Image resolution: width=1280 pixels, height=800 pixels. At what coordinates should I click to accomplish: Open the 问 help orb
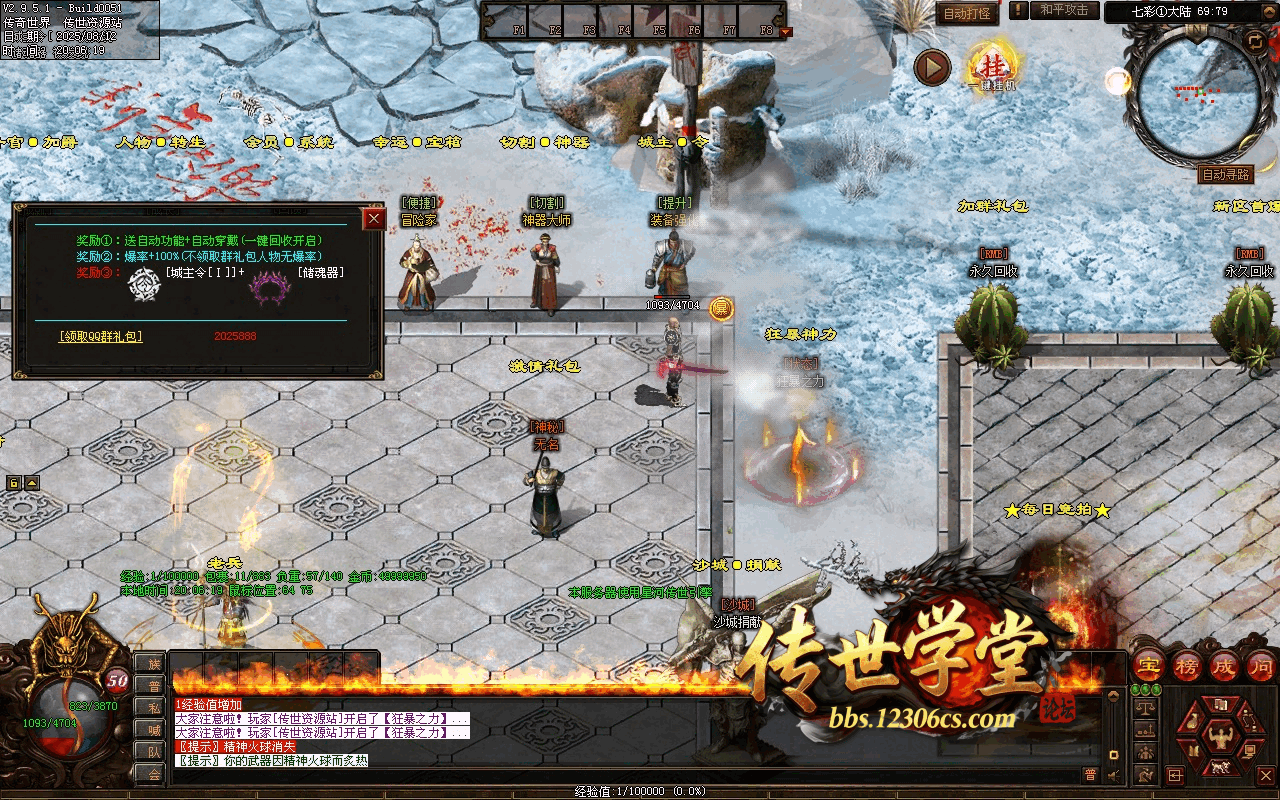1260,666
